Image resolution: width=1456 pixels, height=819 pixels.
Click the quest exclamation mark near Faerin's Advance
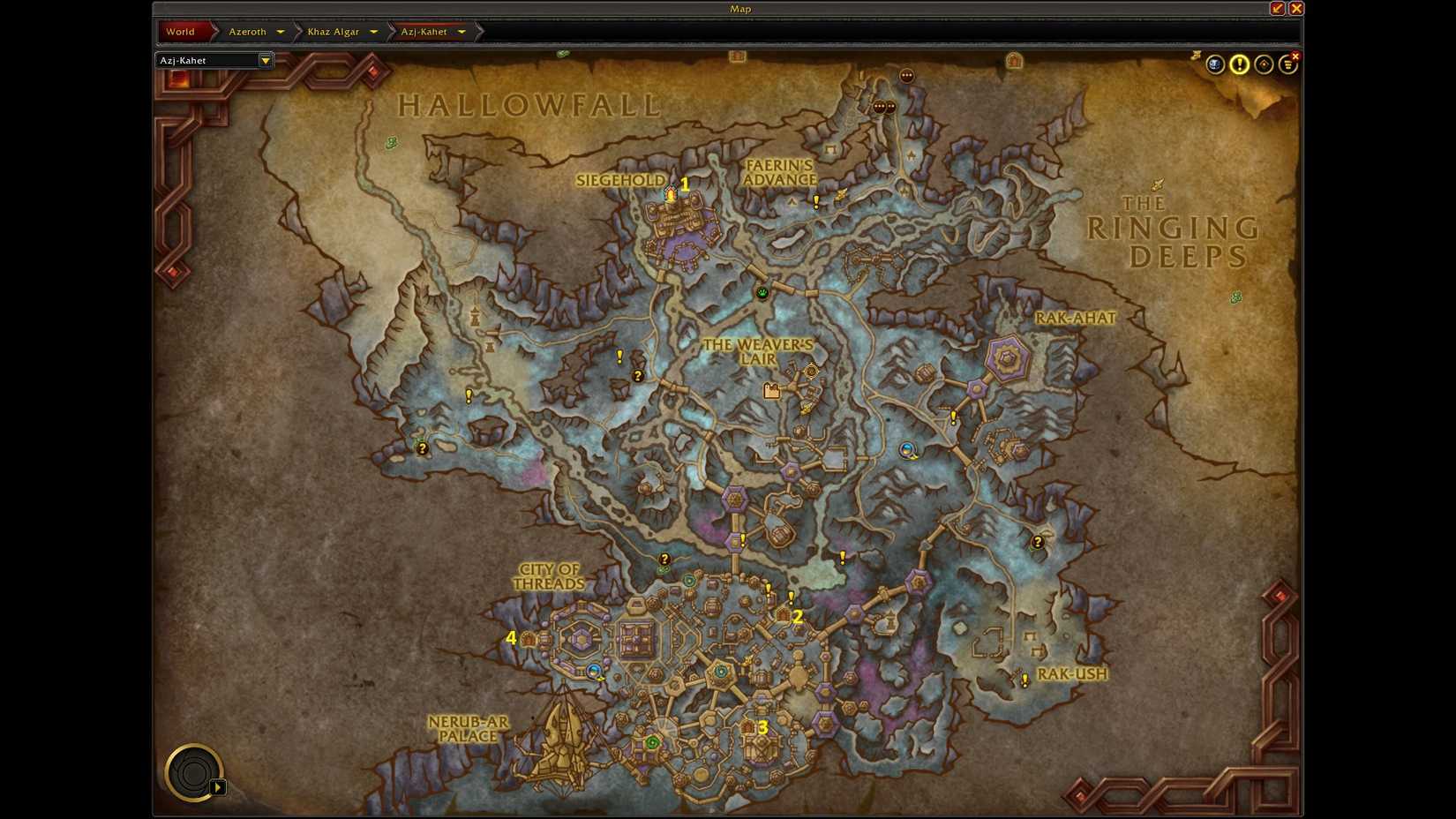(x=815, y=201)
